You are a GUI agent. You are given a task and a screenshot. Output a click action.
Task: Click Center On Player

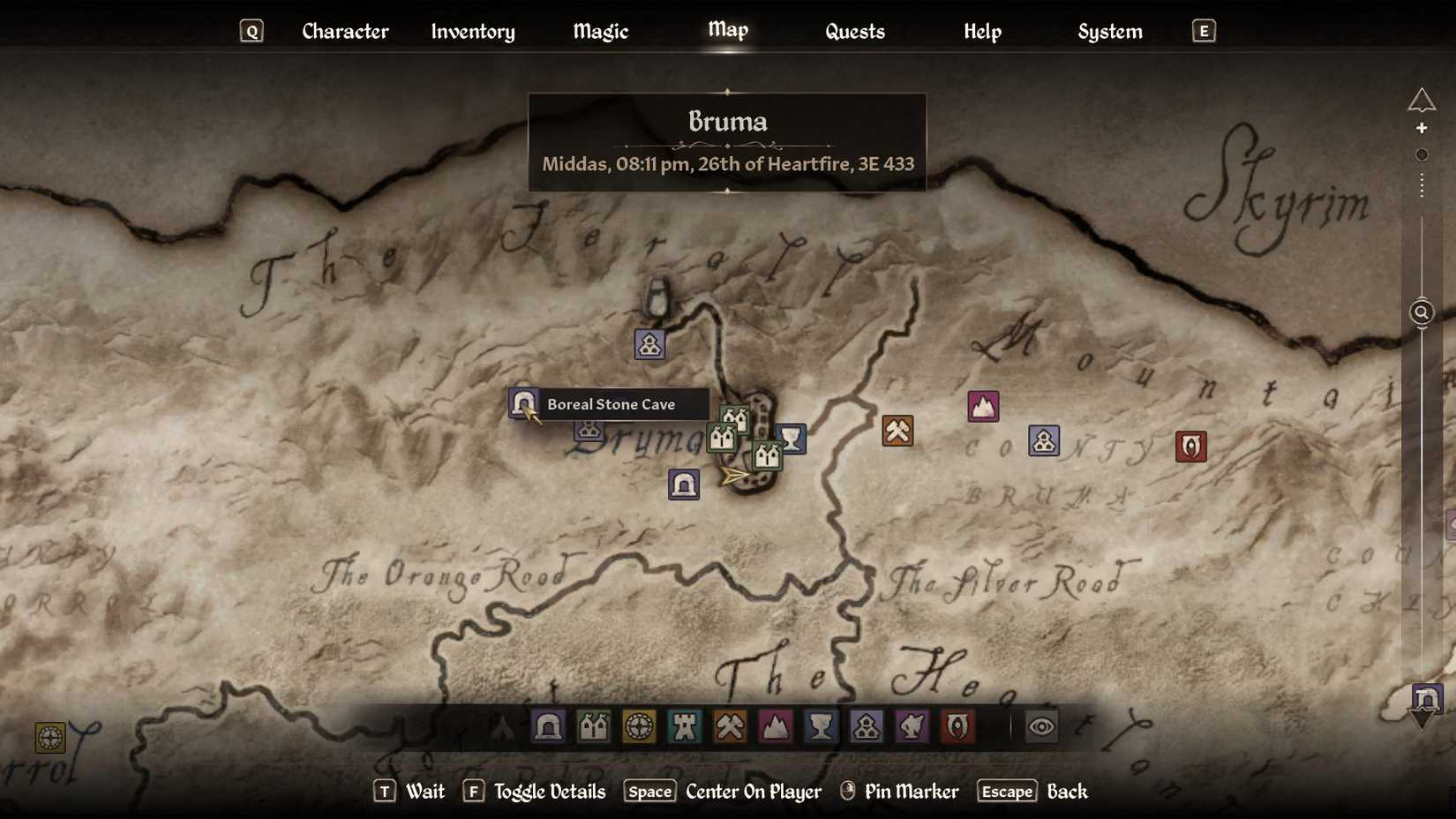(752, 792)
